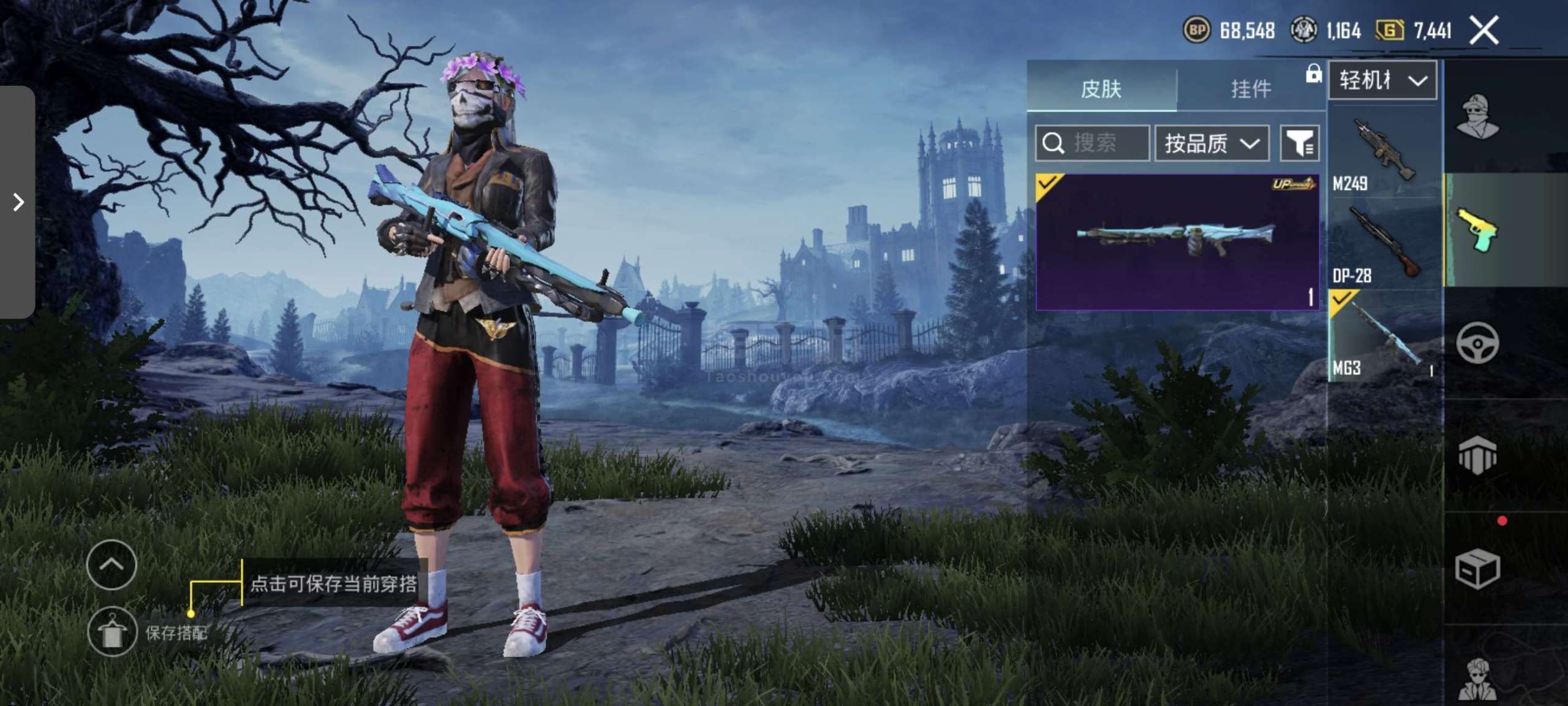The image size is (1568, 706).
Task: Open the character outfit category icon
Action: tap(1477, 116)
